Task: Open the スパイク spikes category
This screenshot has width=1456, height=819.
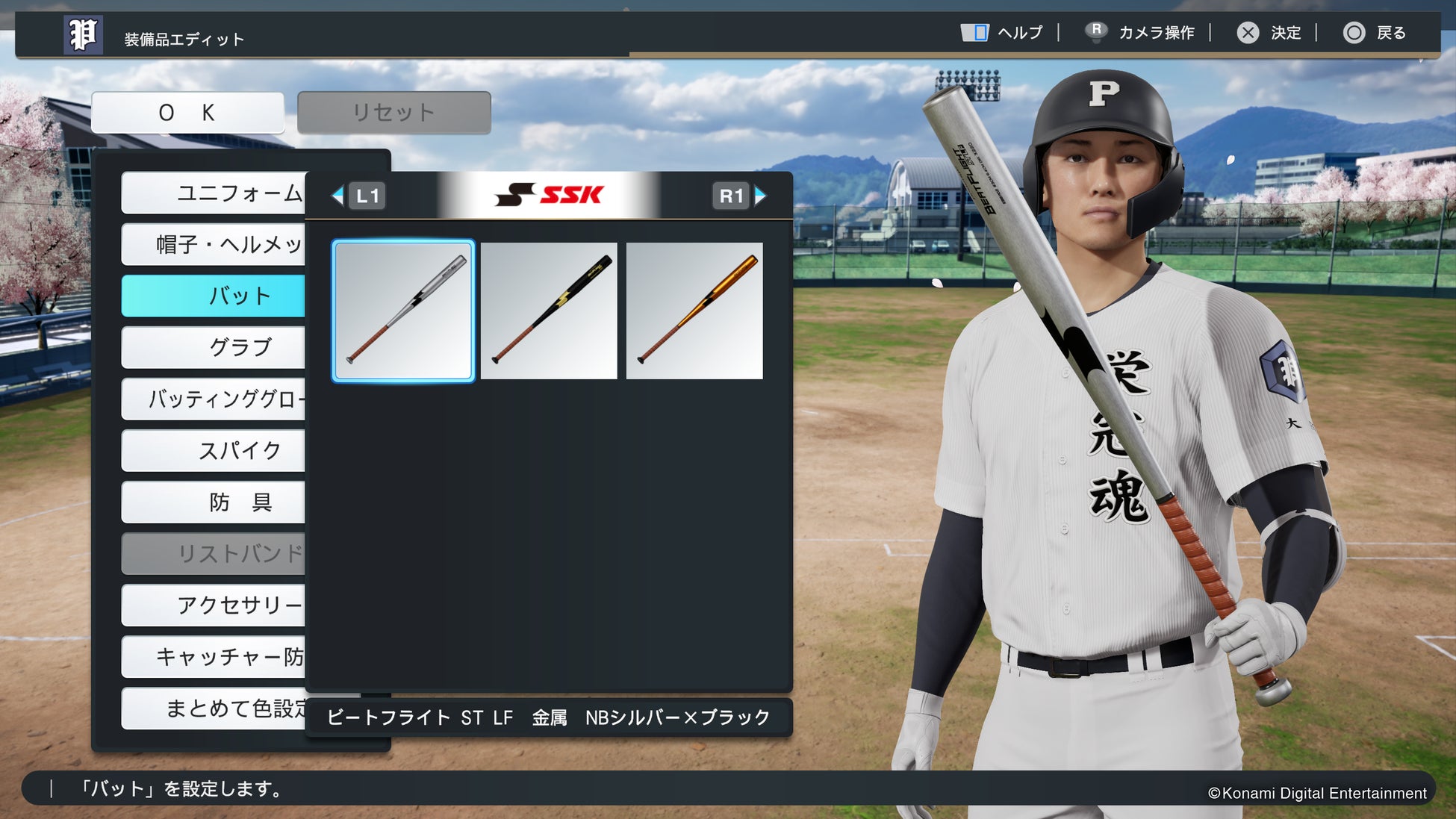Action: click(x=214, y=450)
